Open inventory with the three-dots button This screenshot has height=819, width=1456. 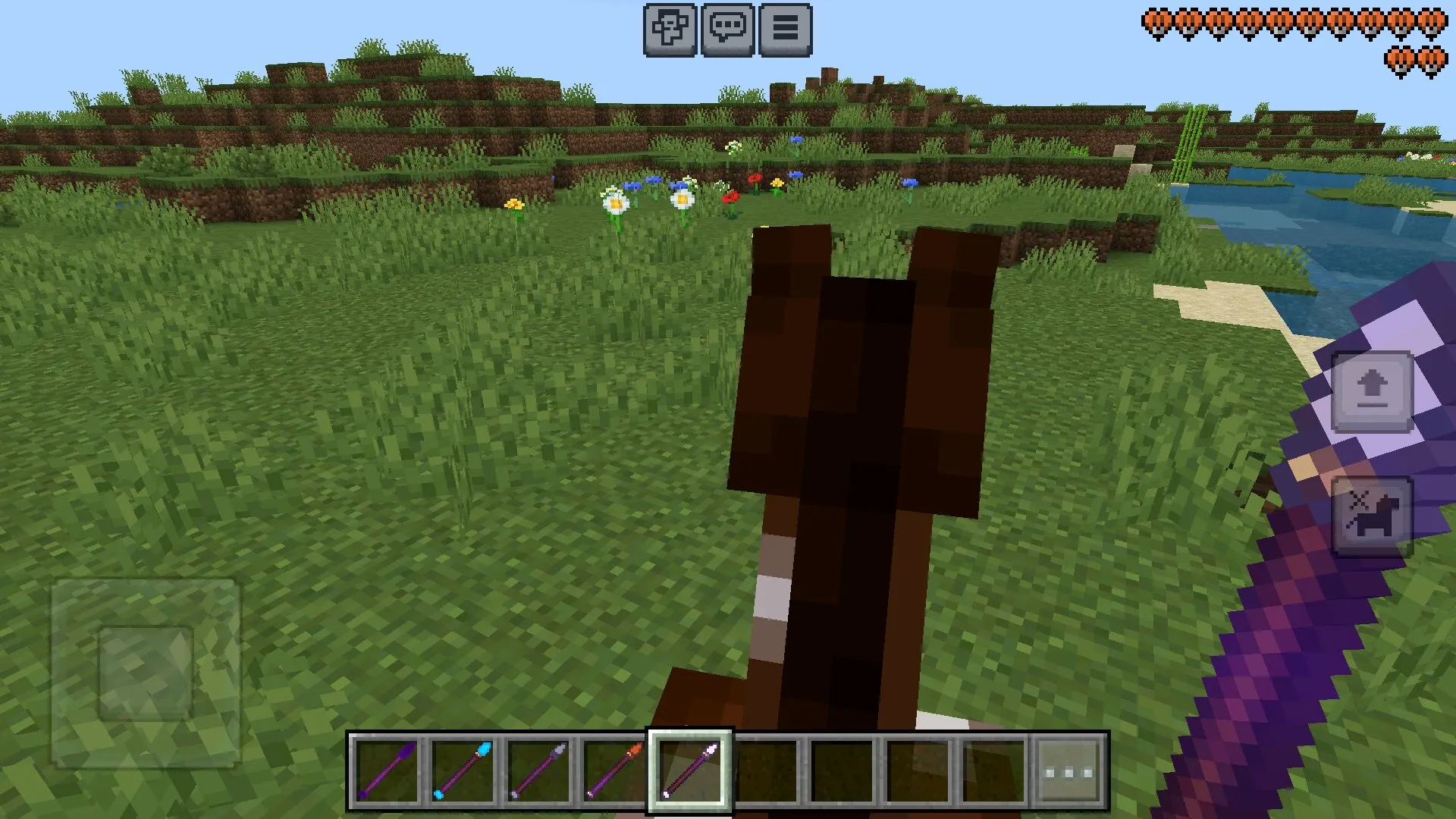1069,771
